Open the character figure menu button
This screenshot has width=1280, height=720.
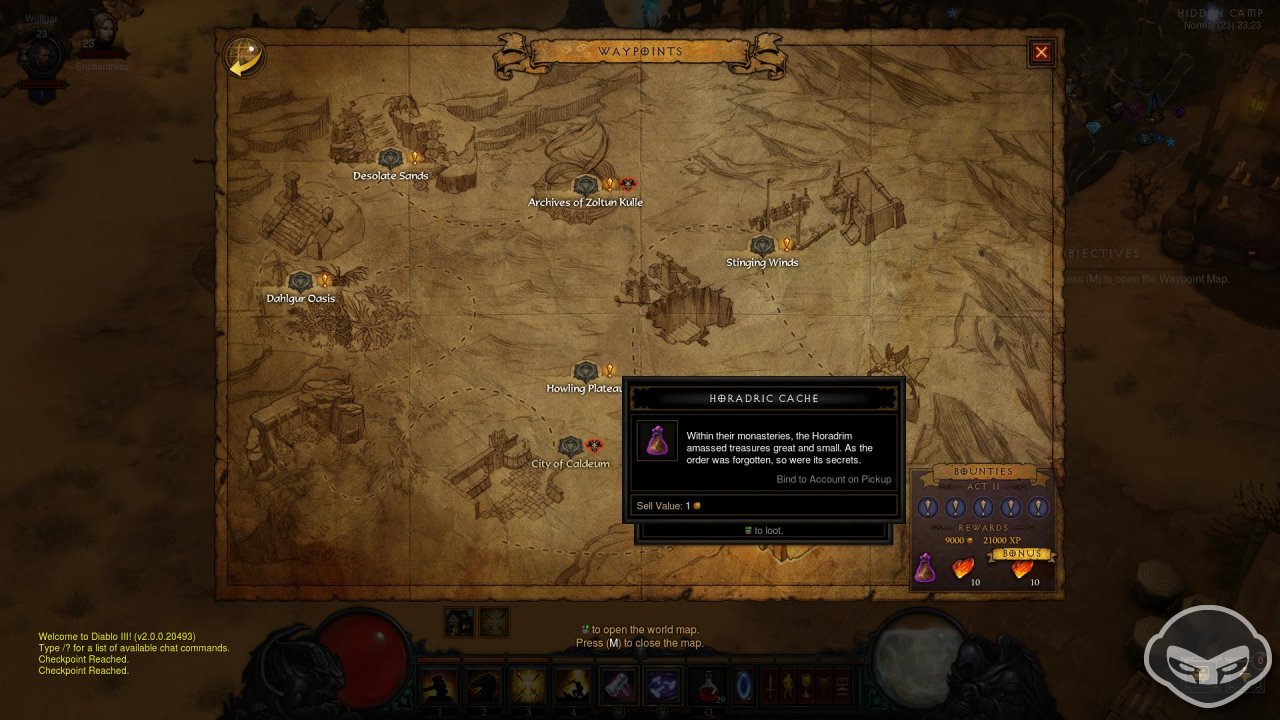789,685
